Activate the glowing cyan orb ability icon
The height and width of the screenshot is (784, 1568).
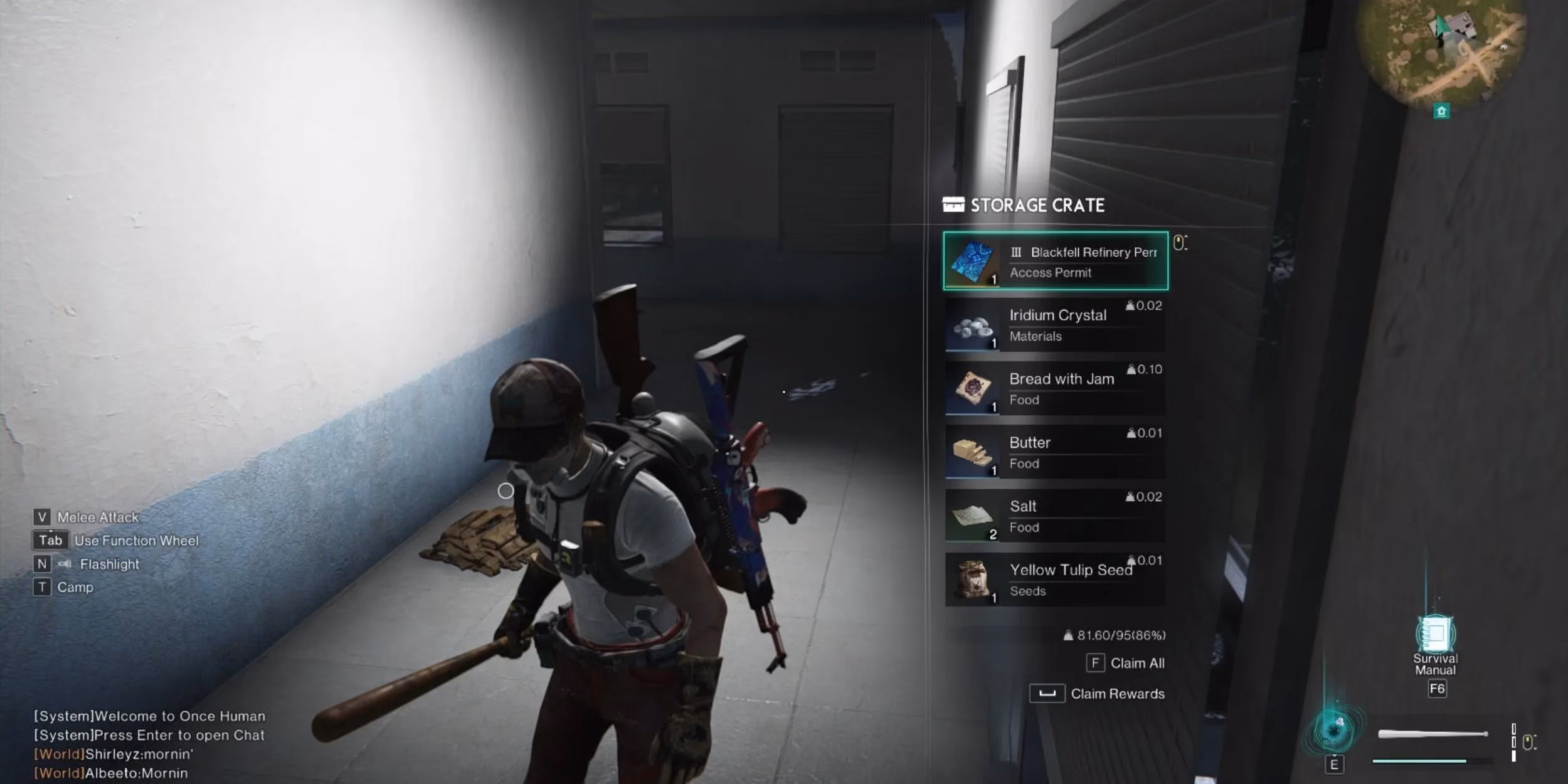pyautogui.click(x=1334, y=731)
